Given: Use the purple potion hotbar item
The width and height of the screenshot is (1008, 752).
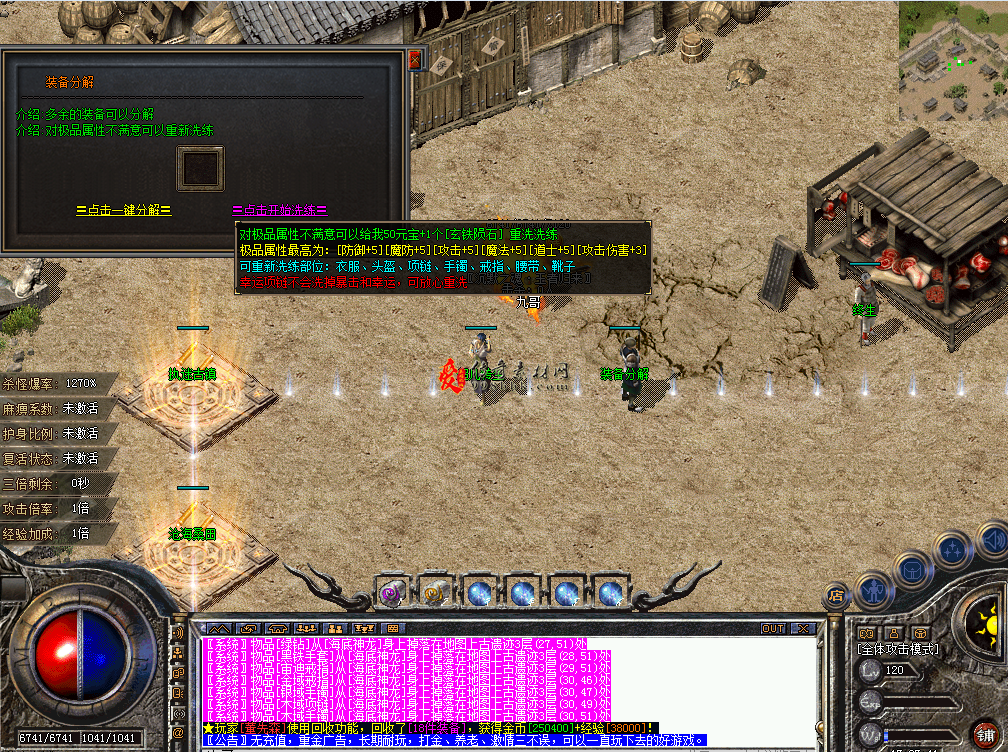Looking at the screenshot, I should (391, 593).
